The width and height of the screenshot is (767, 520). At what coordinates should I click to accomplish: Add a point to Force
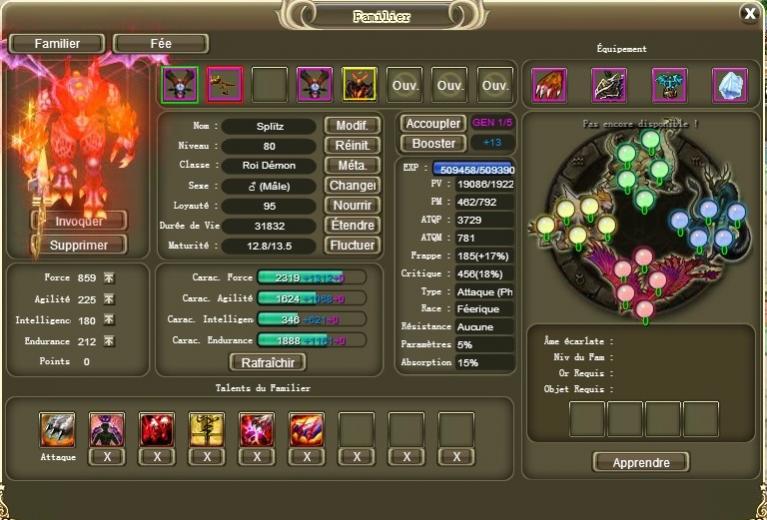point(109,278)
